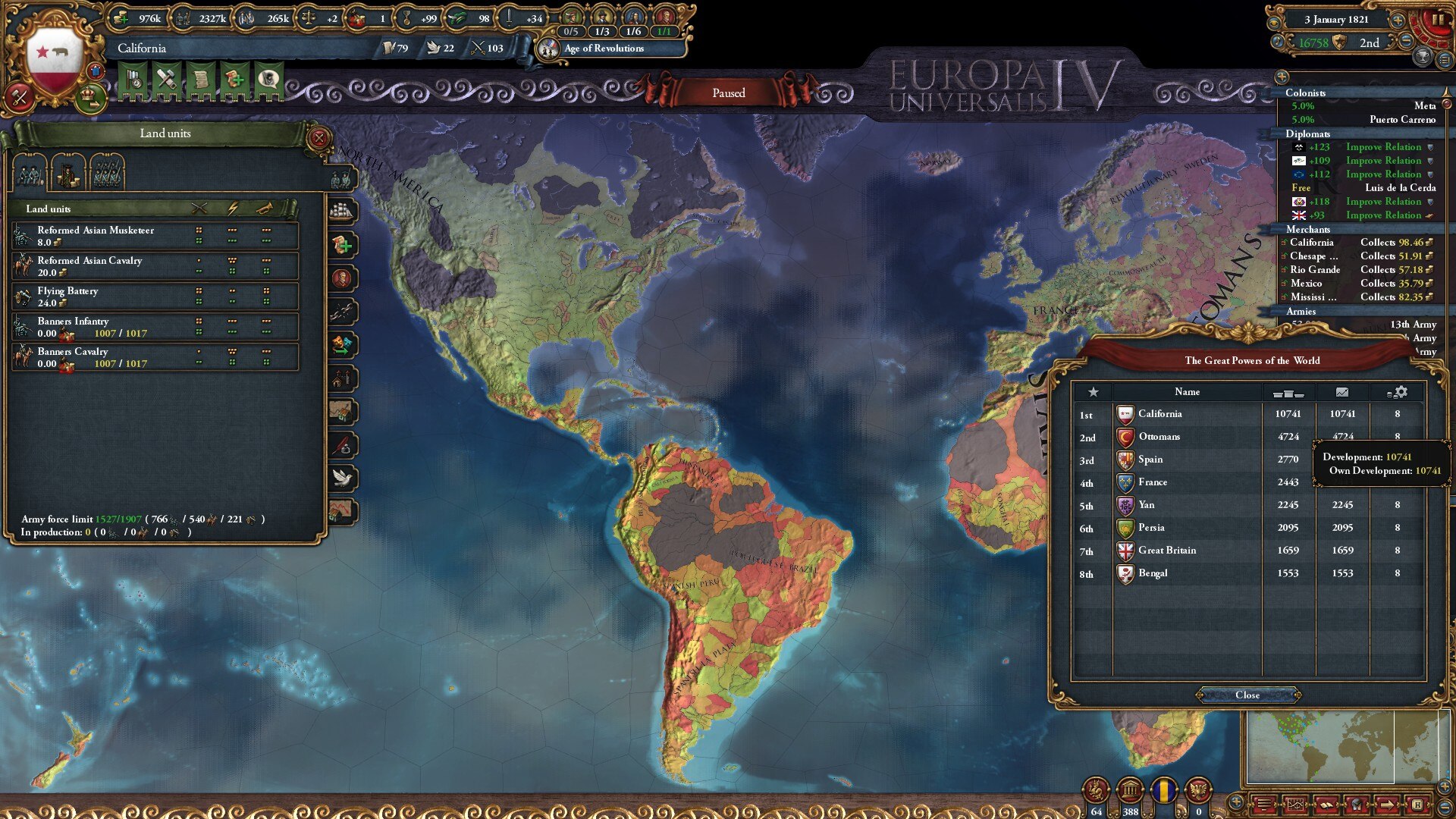Screen dimensions: 1456x819
Task: Click the minimap zoom-in plus control
Action: pyautogui.click(x=1444, y=786)
